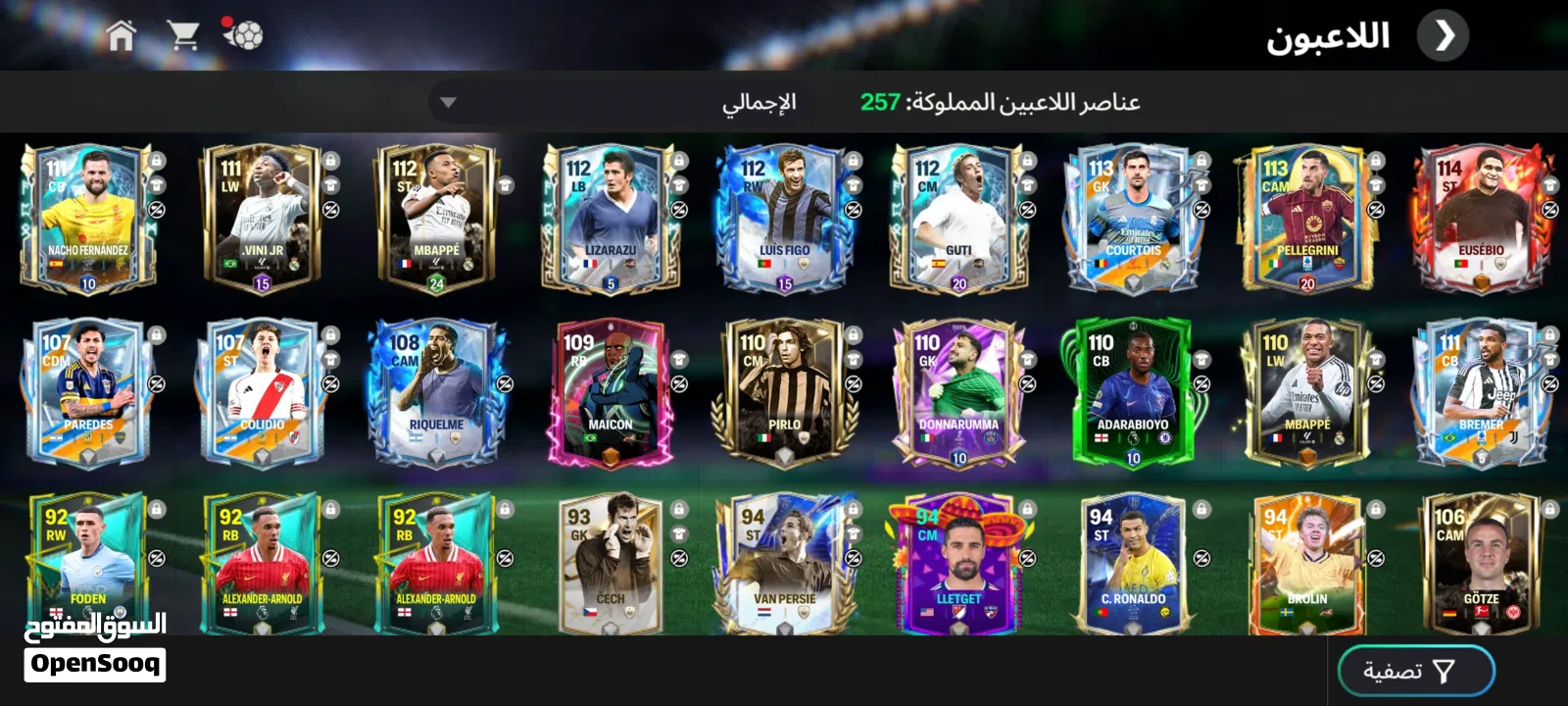The width and height of the screenshot is (1568, 706).
Task: Click the owned players count 257
Action: [x=880, y=101]
